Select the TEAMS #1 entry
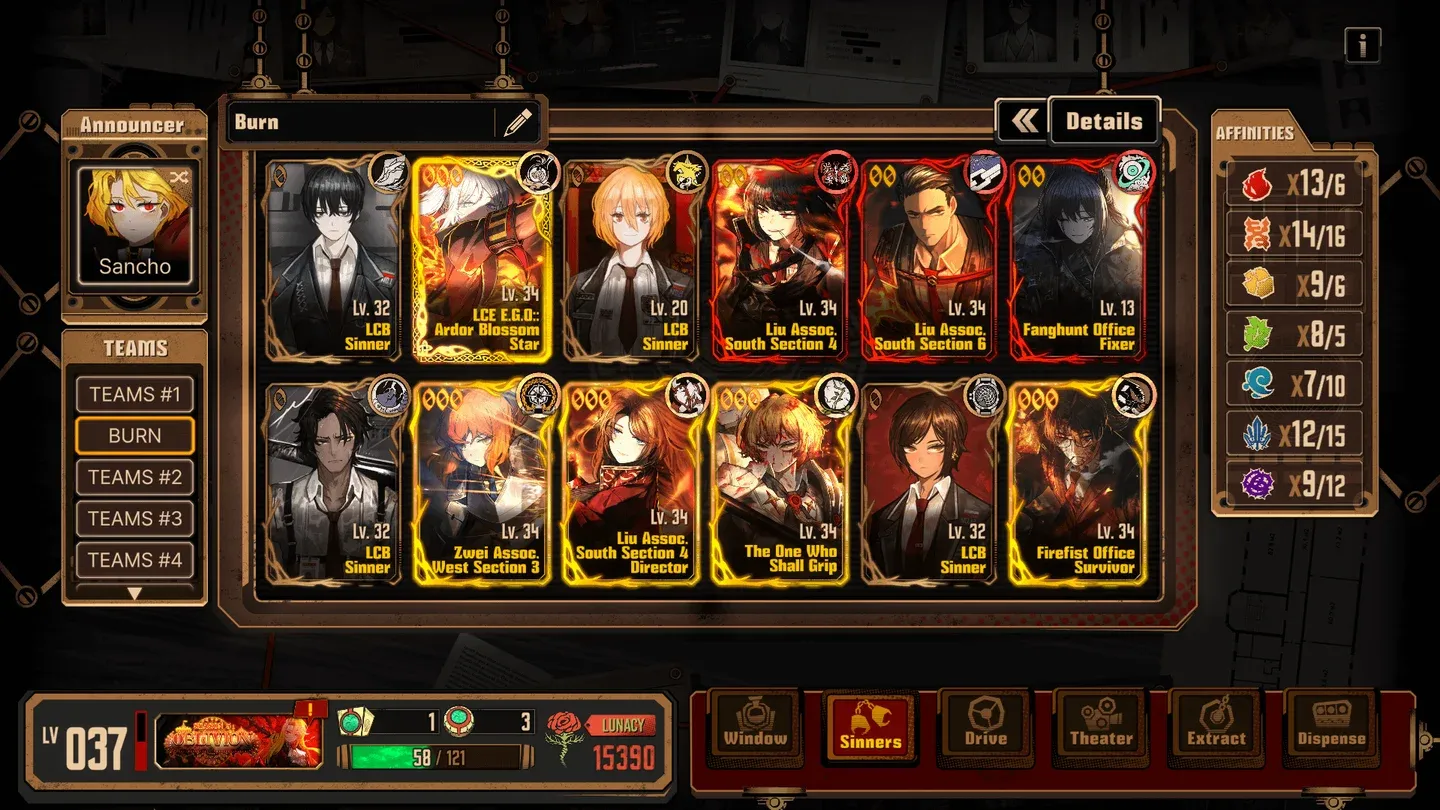This screenshot has height=810, width=1440. [135, 394]
